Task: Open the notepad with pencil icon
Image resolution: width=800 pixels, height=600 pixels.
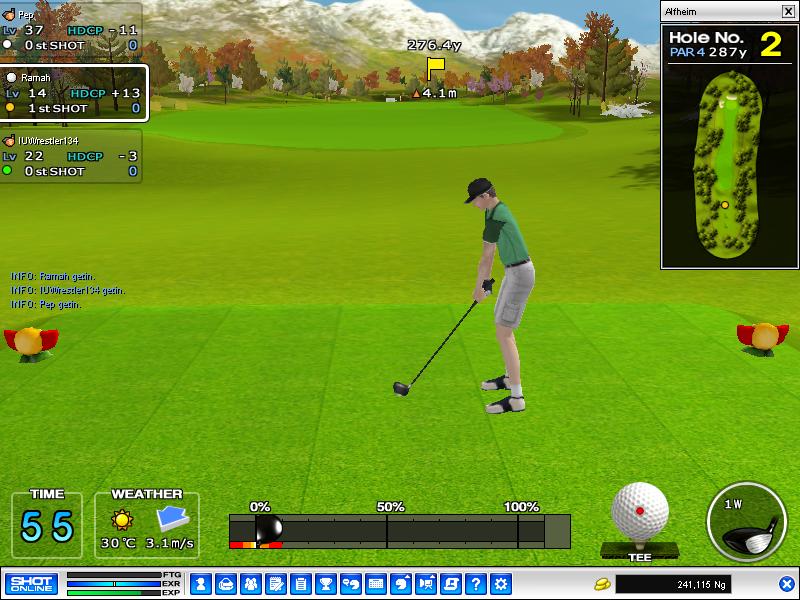Action: [x=276, y=583]
